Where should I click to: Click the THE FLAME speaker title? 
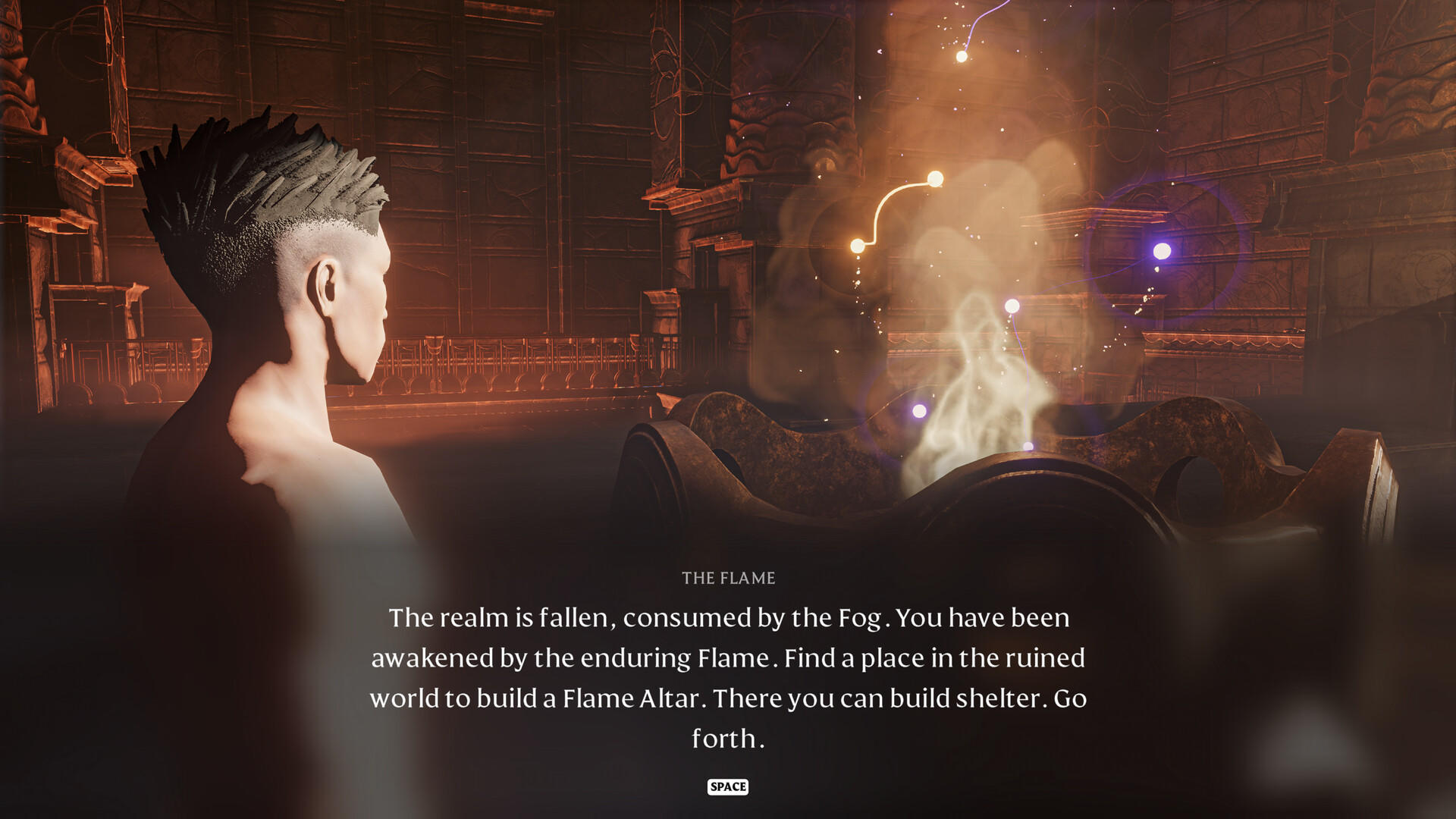[728, 577]
